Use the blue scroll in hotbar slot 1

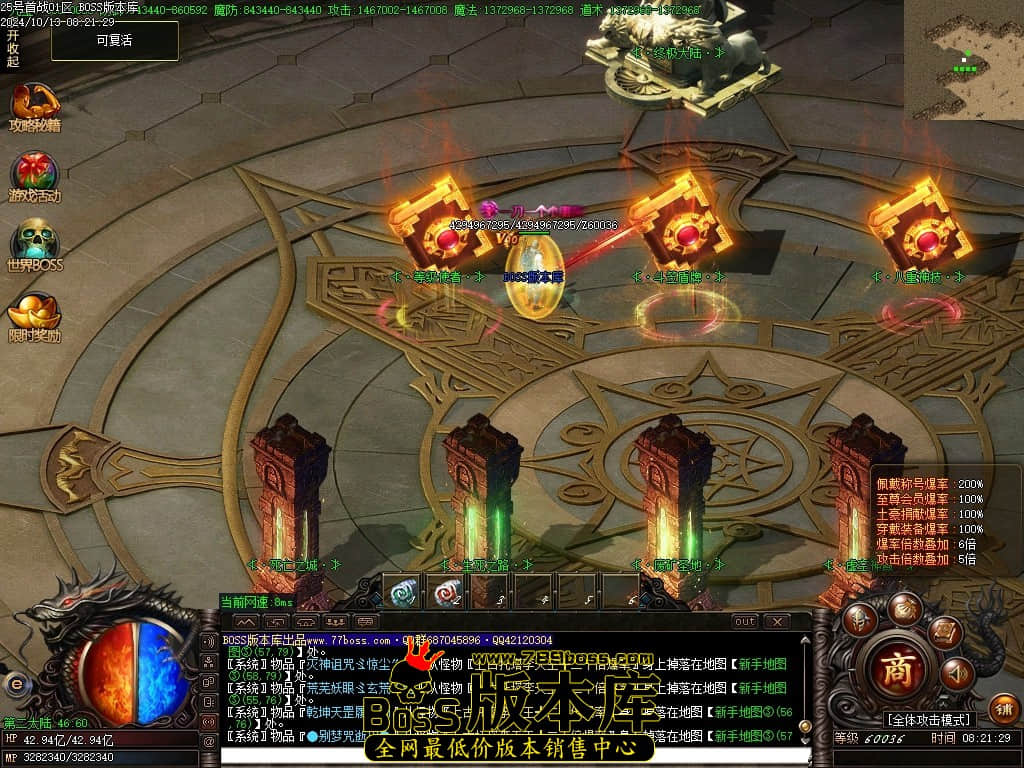pos(404,591)
